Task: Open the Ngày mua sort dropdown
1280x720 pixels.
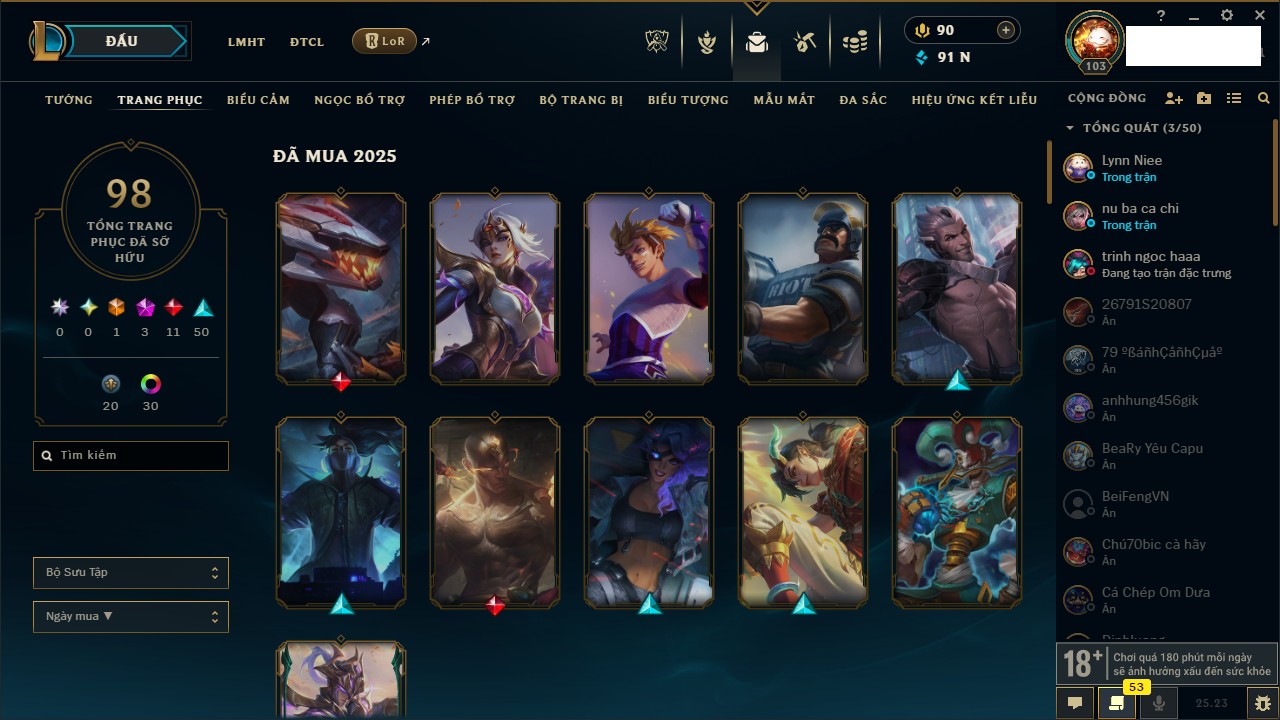Action: pos(131,617)
